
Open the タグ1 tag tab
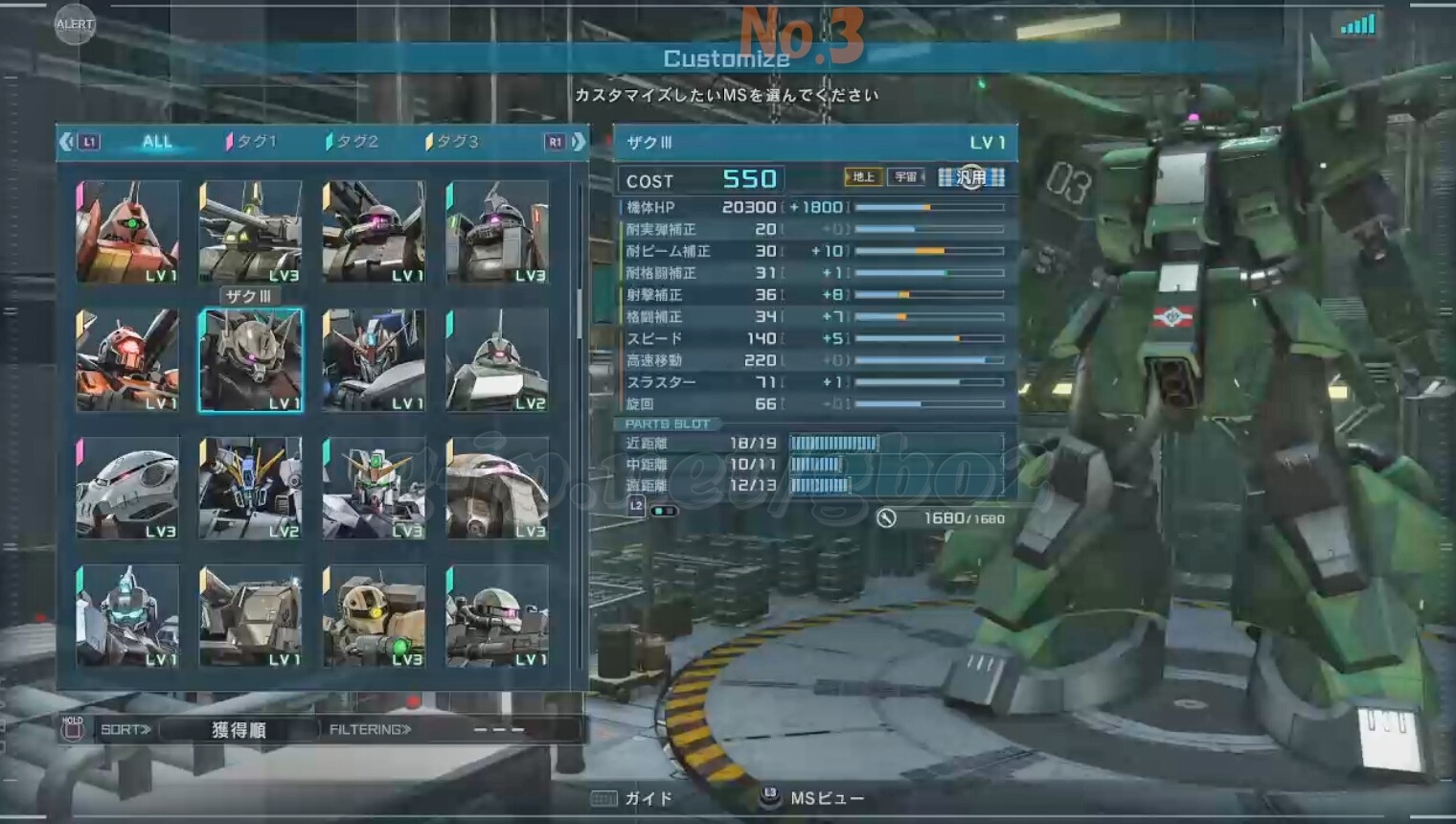click(x=252, y=142)
